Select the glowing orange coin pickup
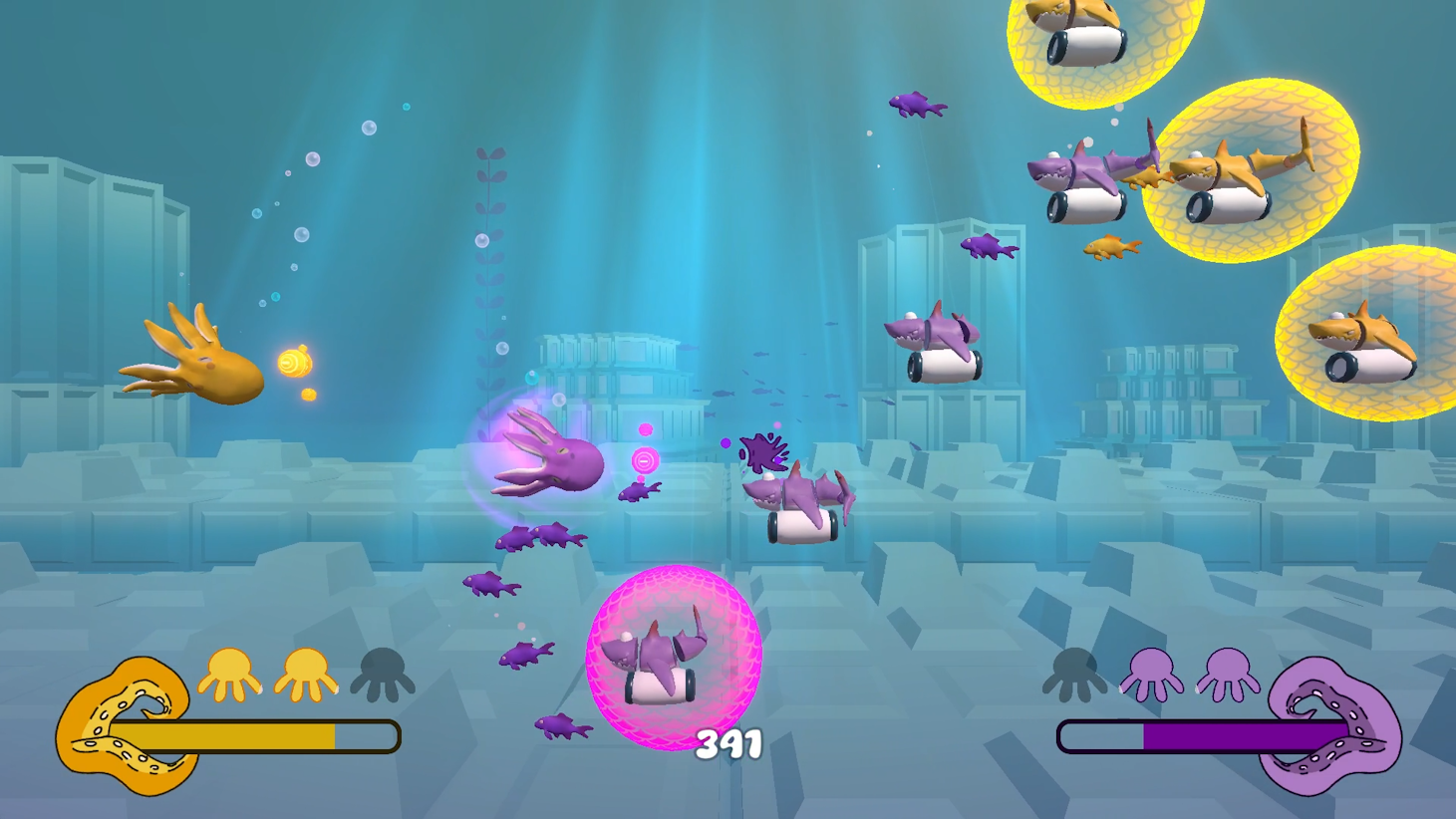The height and width of the screenshot is (819, 1456). click(x=295, y=361)
